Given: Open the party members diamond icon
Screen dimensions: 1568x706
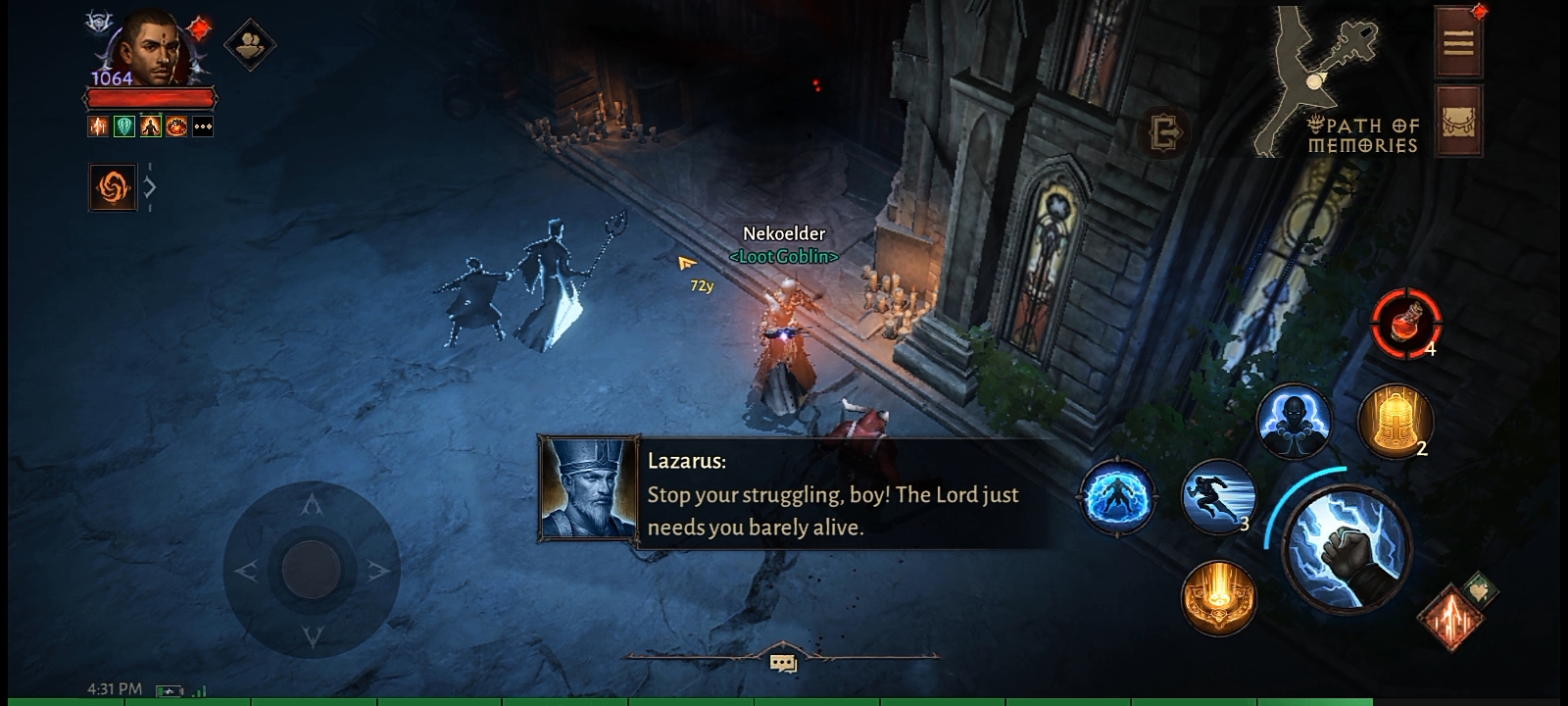Looking at the screenshot, I should 249,44.
